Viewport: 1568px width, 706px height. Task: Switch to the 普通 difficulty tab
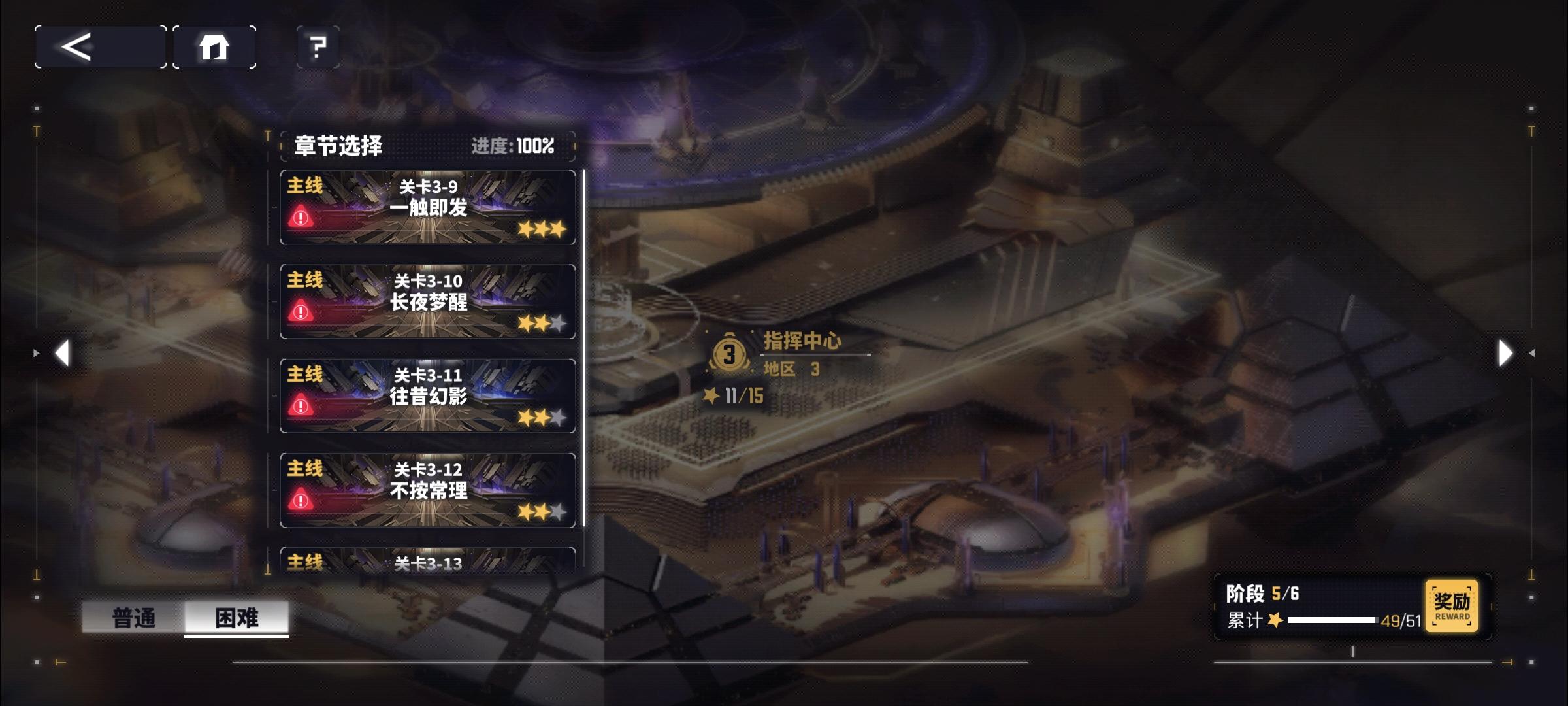click(134, 618)
